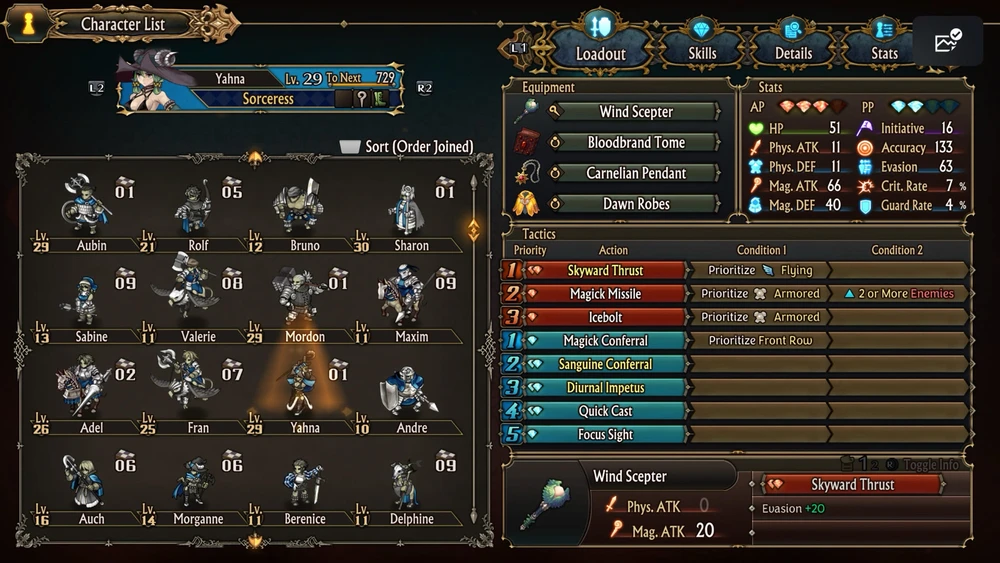
Task: Choose the Wind Scepter equipment slot
Action: coord(635,112)
